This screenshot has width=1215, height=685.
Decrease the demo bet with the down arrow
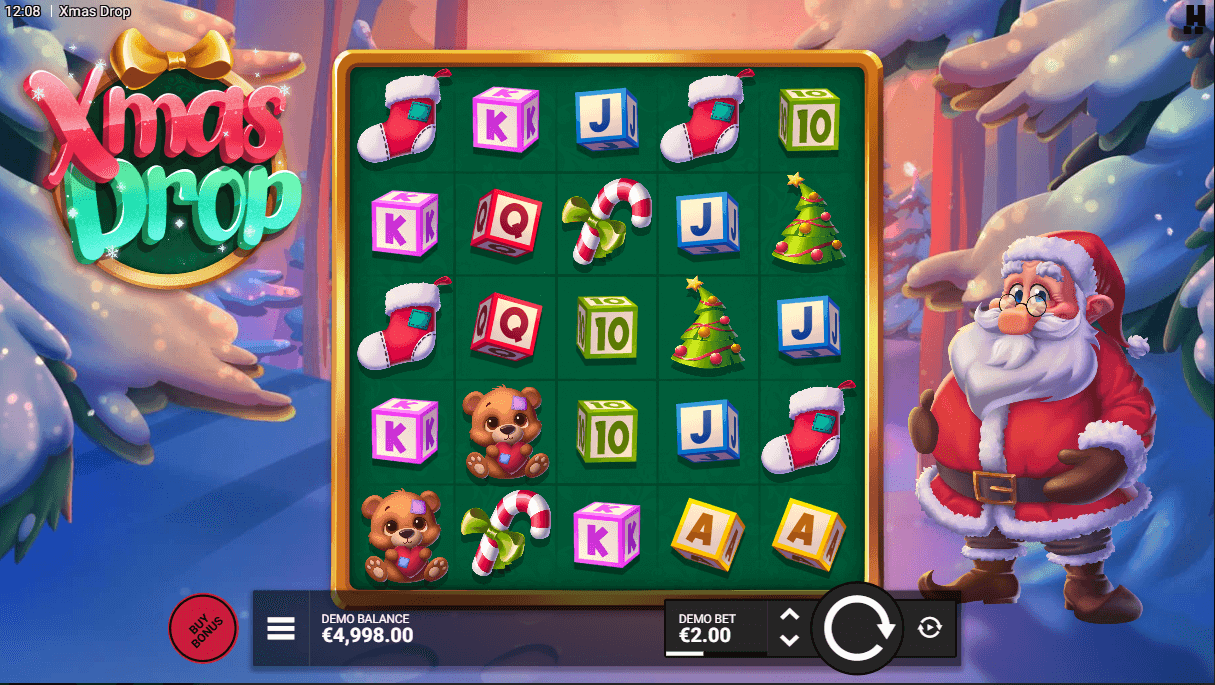point(789,640)
